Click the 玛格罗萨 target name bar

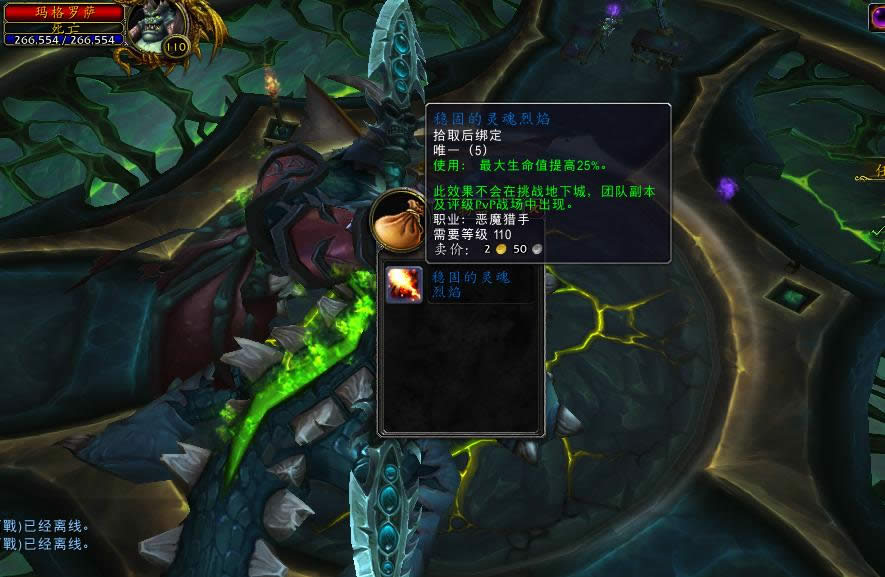[64, 12]
